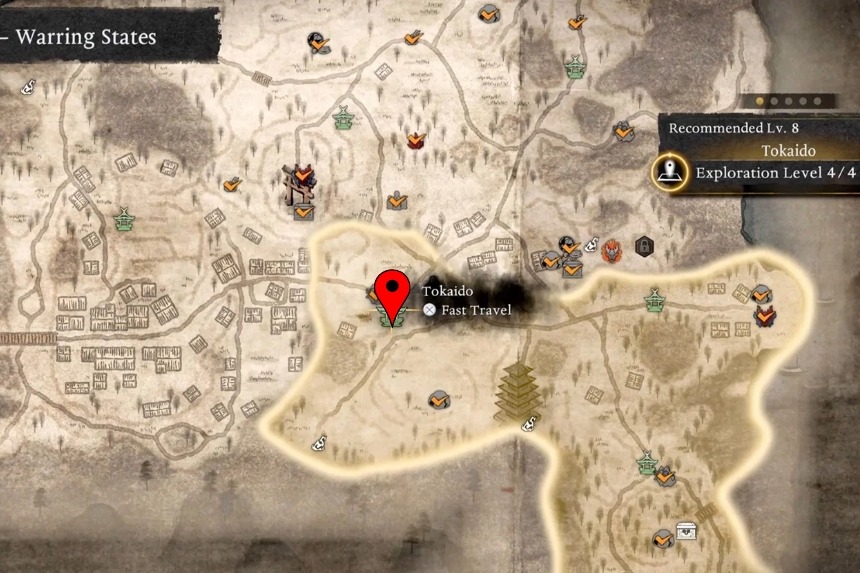Select the five-story pagoda map icon

coord(518,391)
